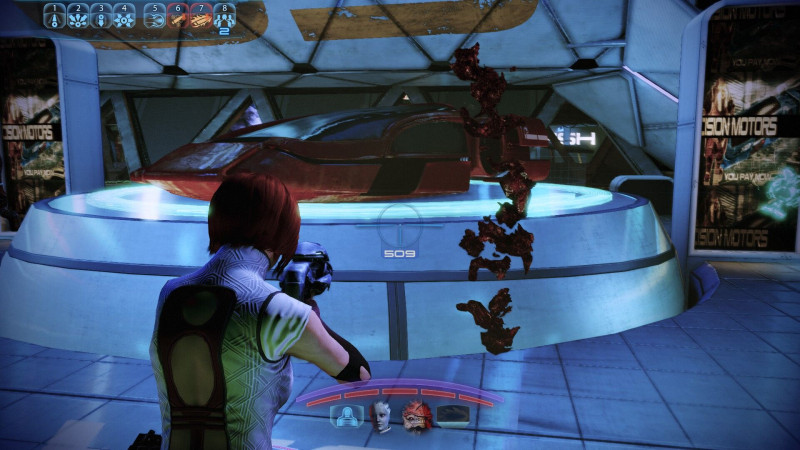Use the squad power in slot 8
This screenshot has width=800, height=450.
(x=224, y=16)
